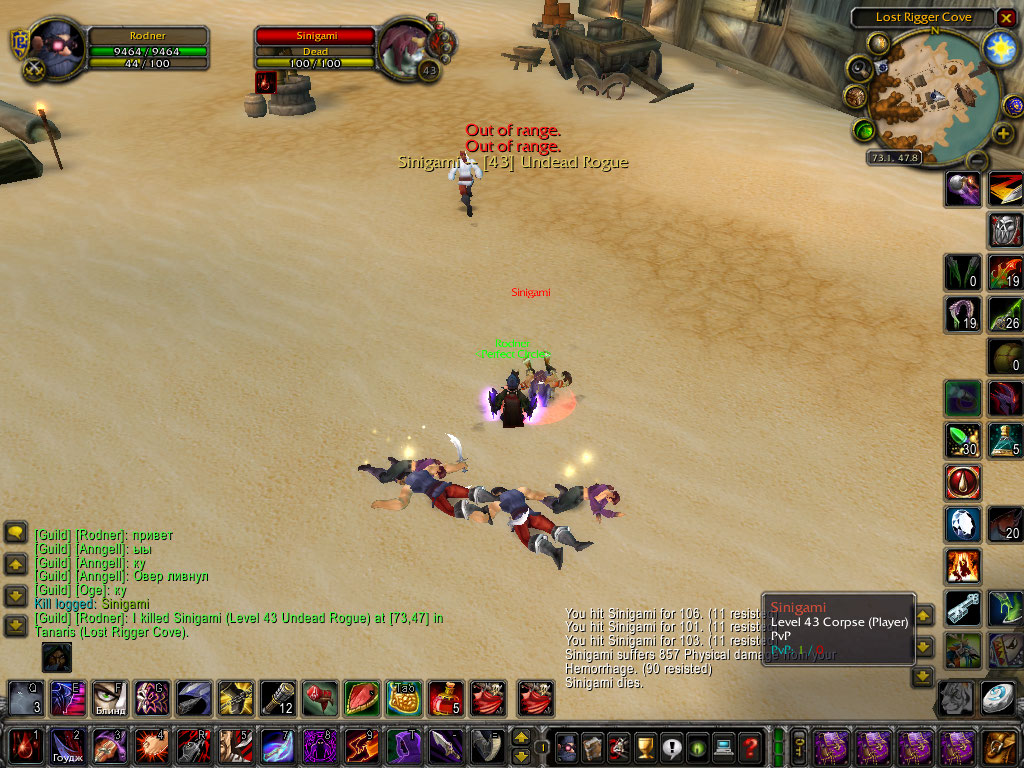Open the chat speech bubble menu
Image resolution: width=1024 pixels, height=768 pixels.
click(16, 533)
